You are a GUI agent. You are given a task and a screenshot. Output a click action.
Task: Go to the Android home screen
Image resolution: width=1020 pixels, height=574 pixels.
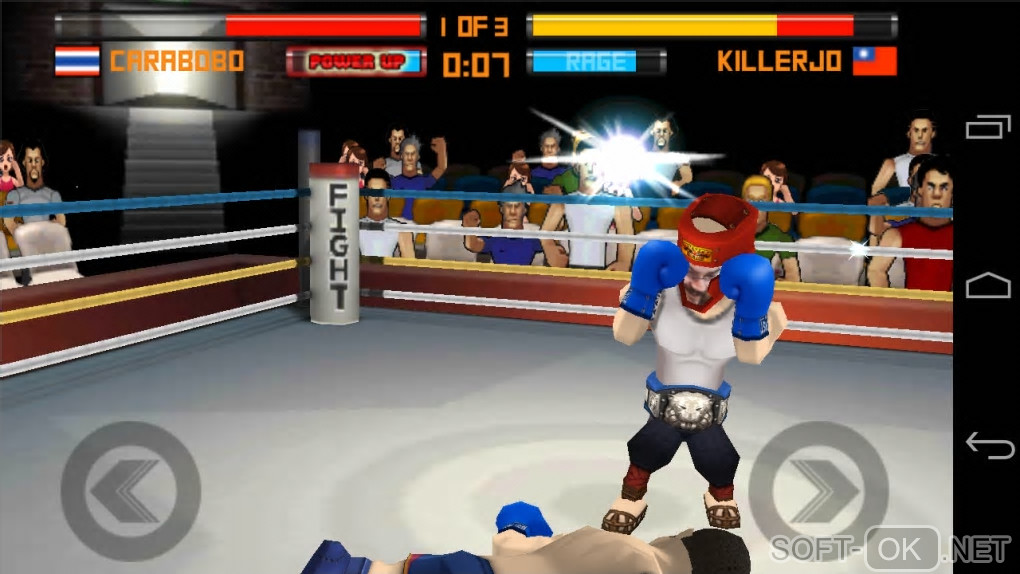click(x=988, y=285)
